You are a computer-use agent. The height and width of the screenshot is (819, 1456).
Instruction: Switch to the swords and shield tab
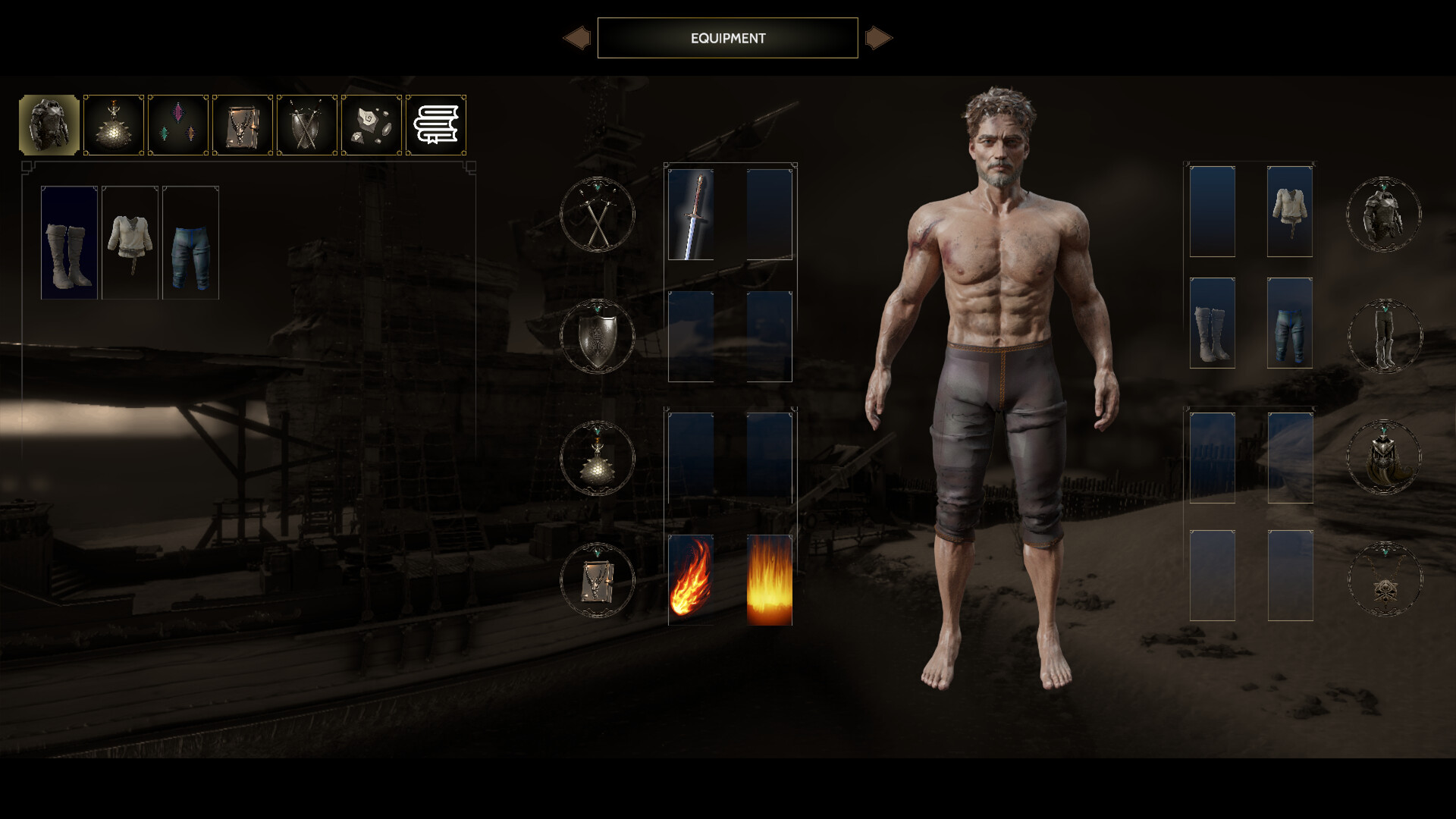click(x=307, y=125)
